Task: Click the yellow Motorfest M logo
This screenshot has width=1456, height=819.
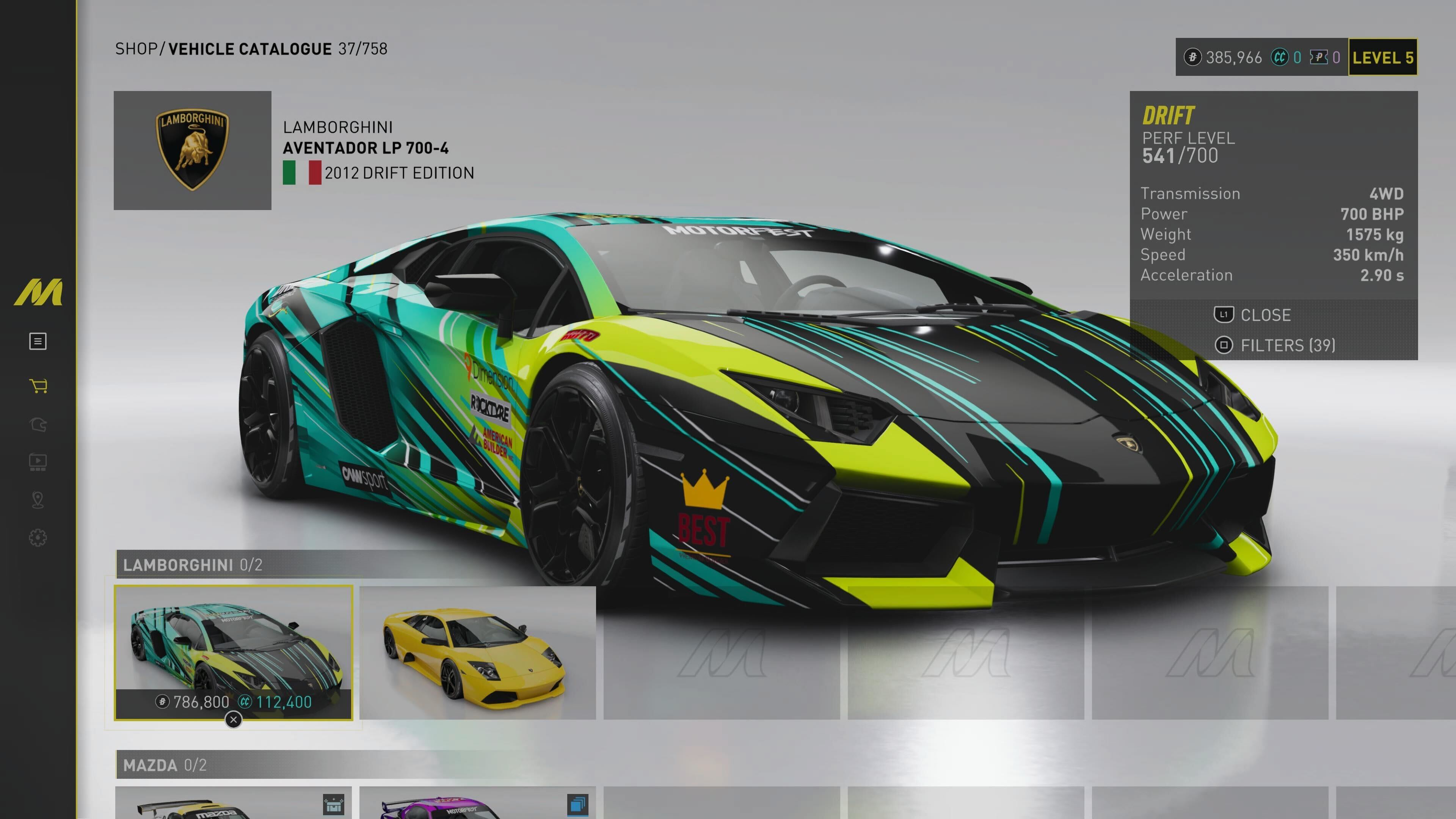Action: tap(38, 292)
